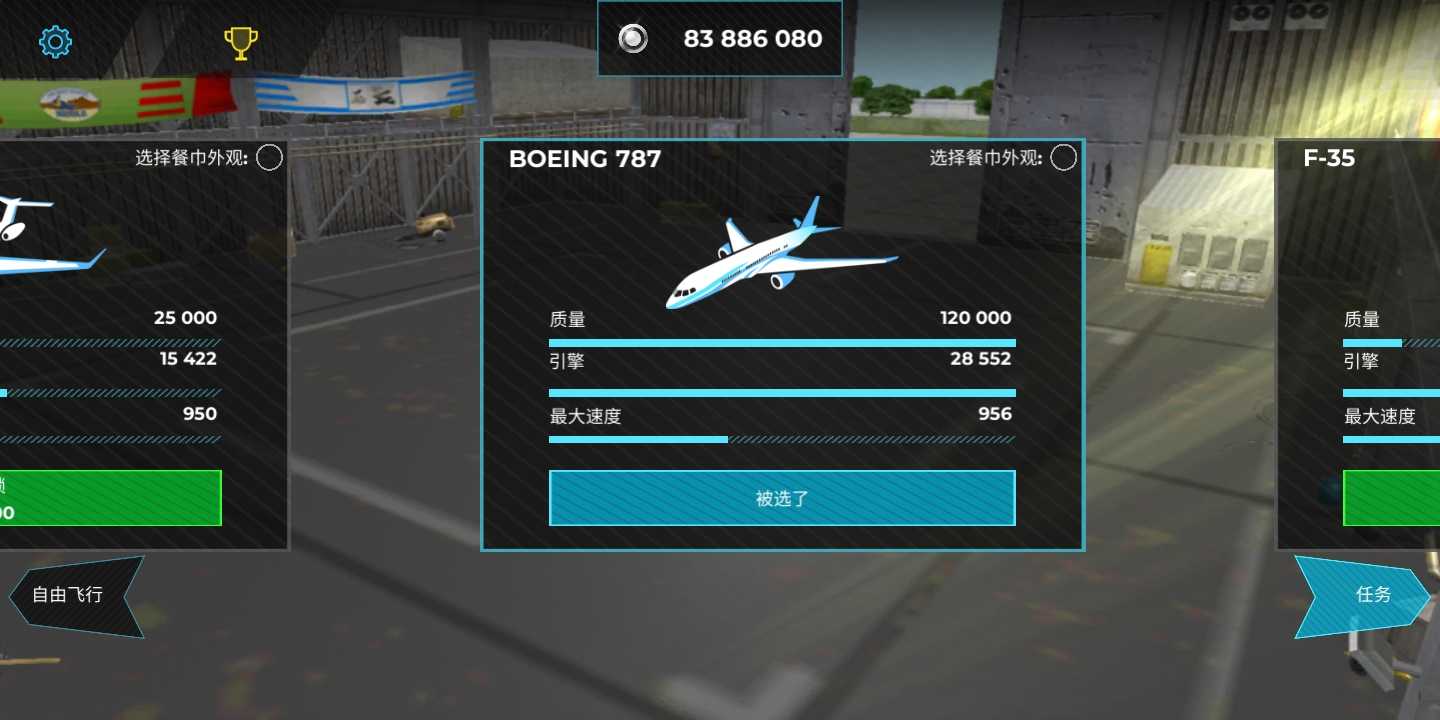Click the coin currency icon
This screenshot has width=1440, height=720.
coord(632,39)
